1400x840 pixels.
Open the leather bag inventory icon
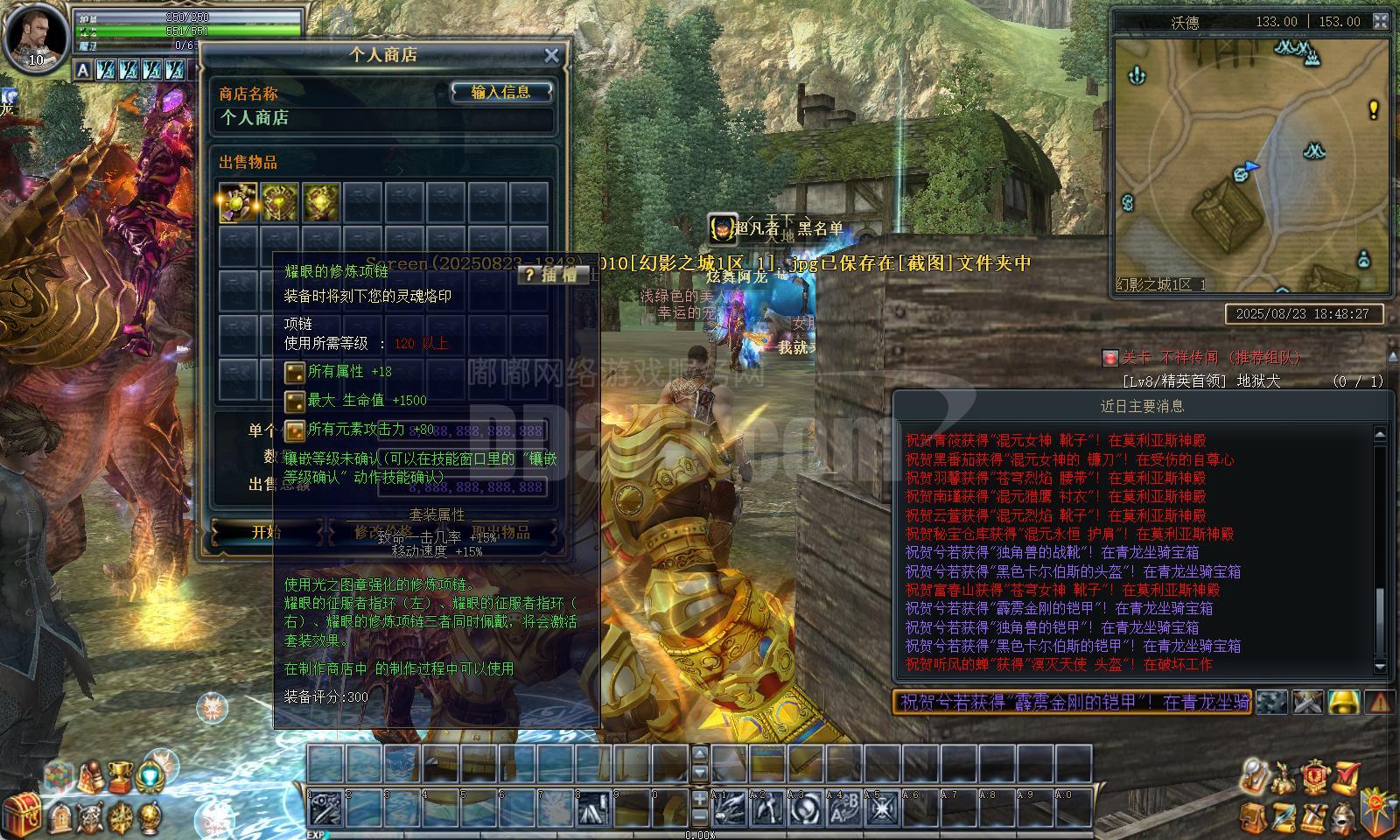[x=1252, y=816]
